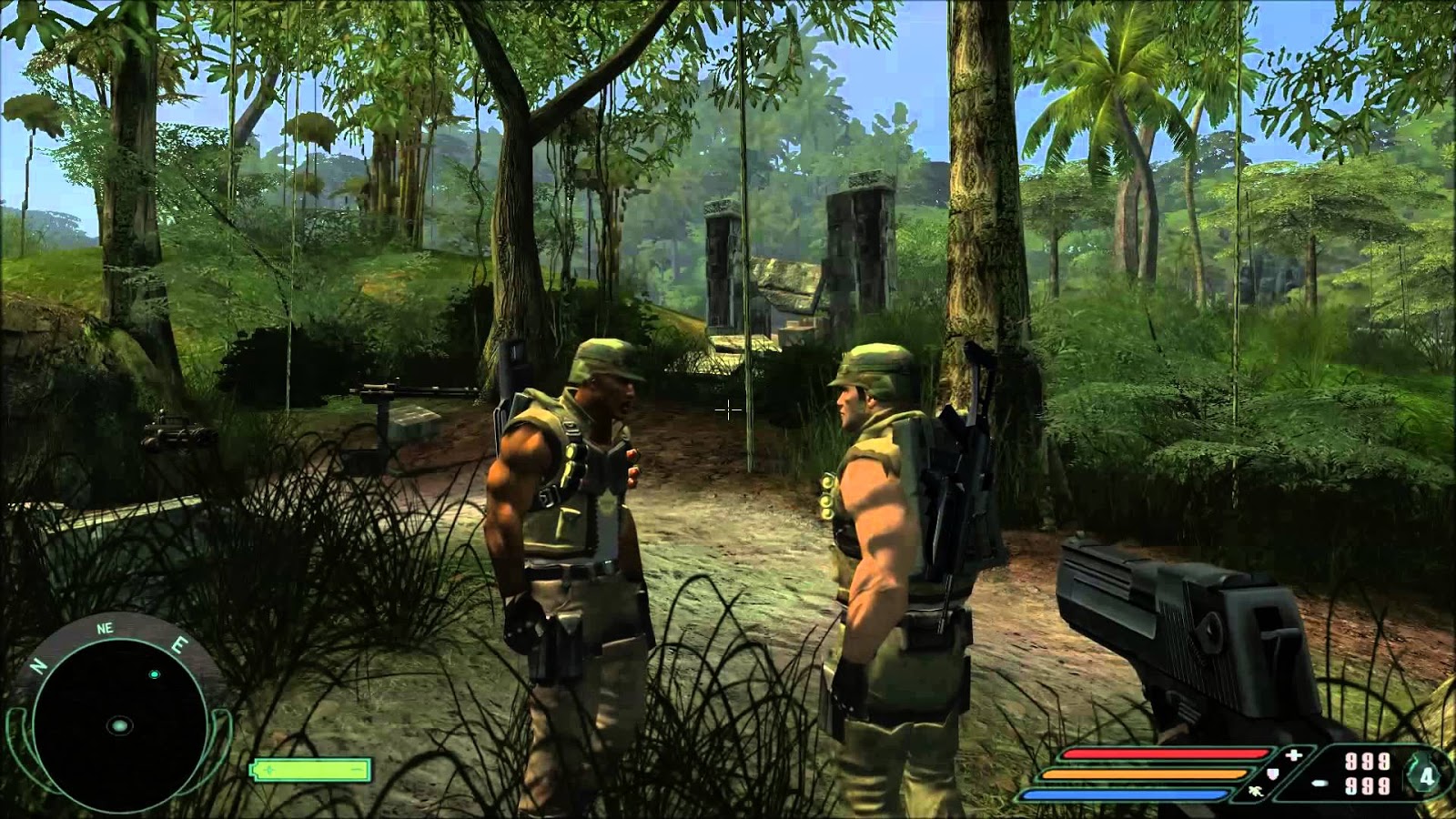
Task: Click the N marker on the compass
Action: (36, 665)
